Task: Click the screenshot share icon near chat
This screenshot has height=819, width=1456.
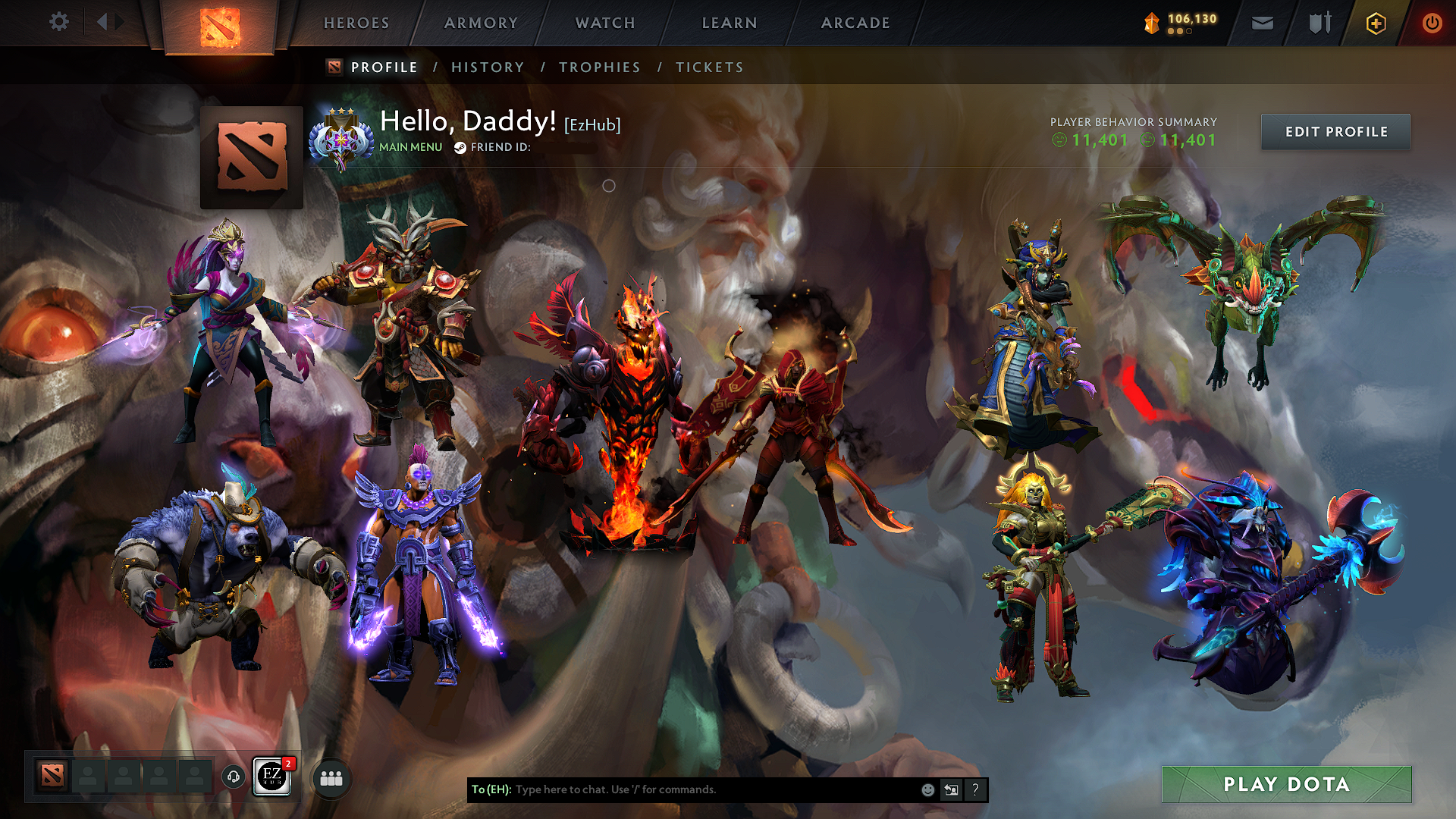Action: pos(951,789)
